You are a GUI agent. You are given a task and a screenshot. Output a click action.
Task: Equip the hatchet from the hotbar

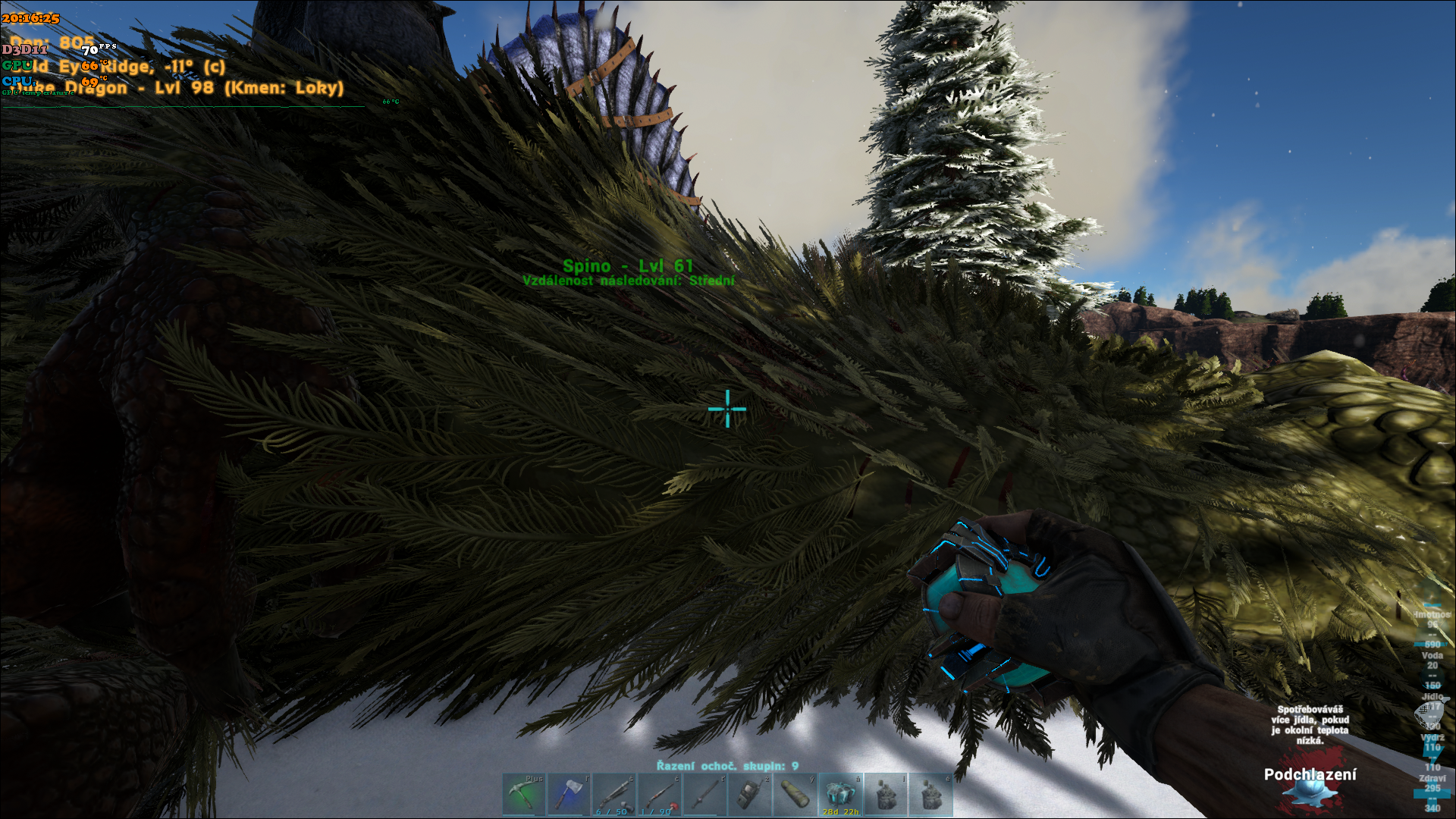click(x=569, y=794)
